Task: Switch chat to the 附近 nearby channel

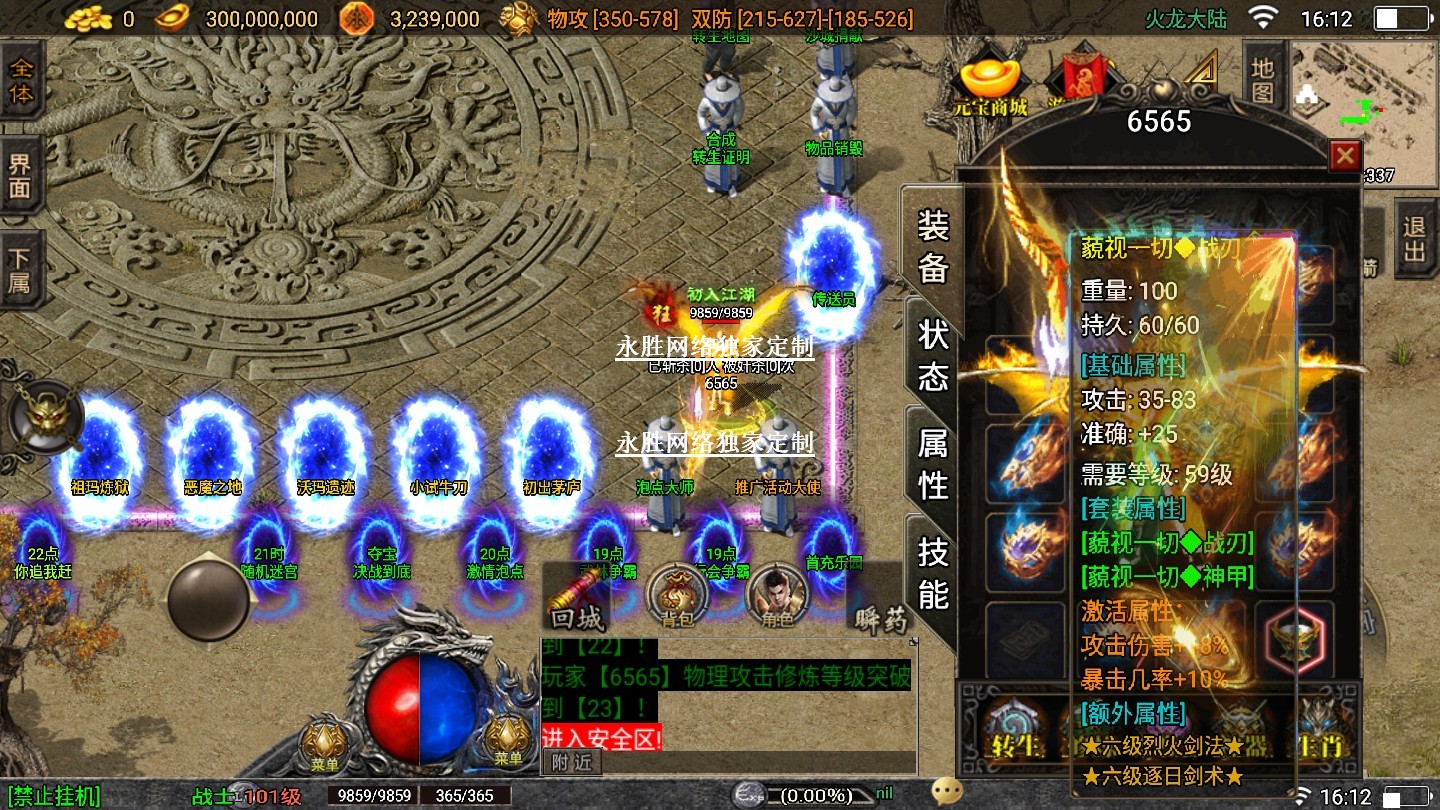Action: tap(571, 762)
